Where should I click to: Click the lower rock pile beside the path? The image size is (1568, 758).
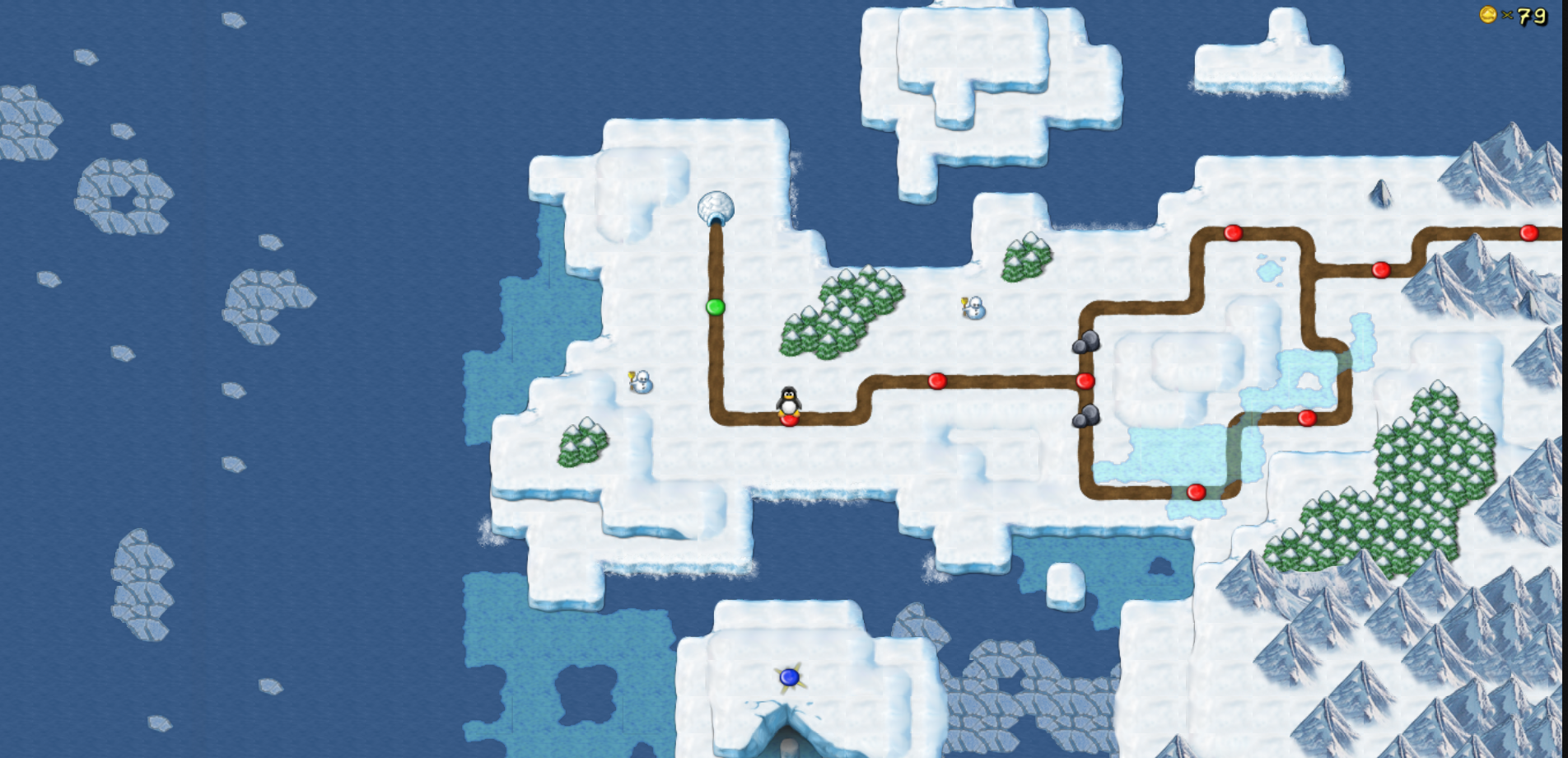pos(1086,417)
